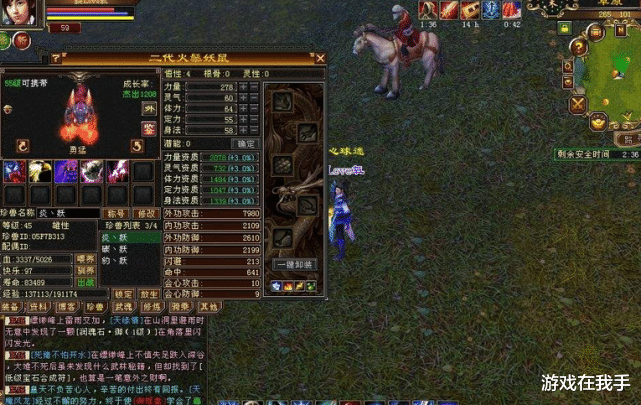Decrease the 身法 stat with minus

point(256,131)
